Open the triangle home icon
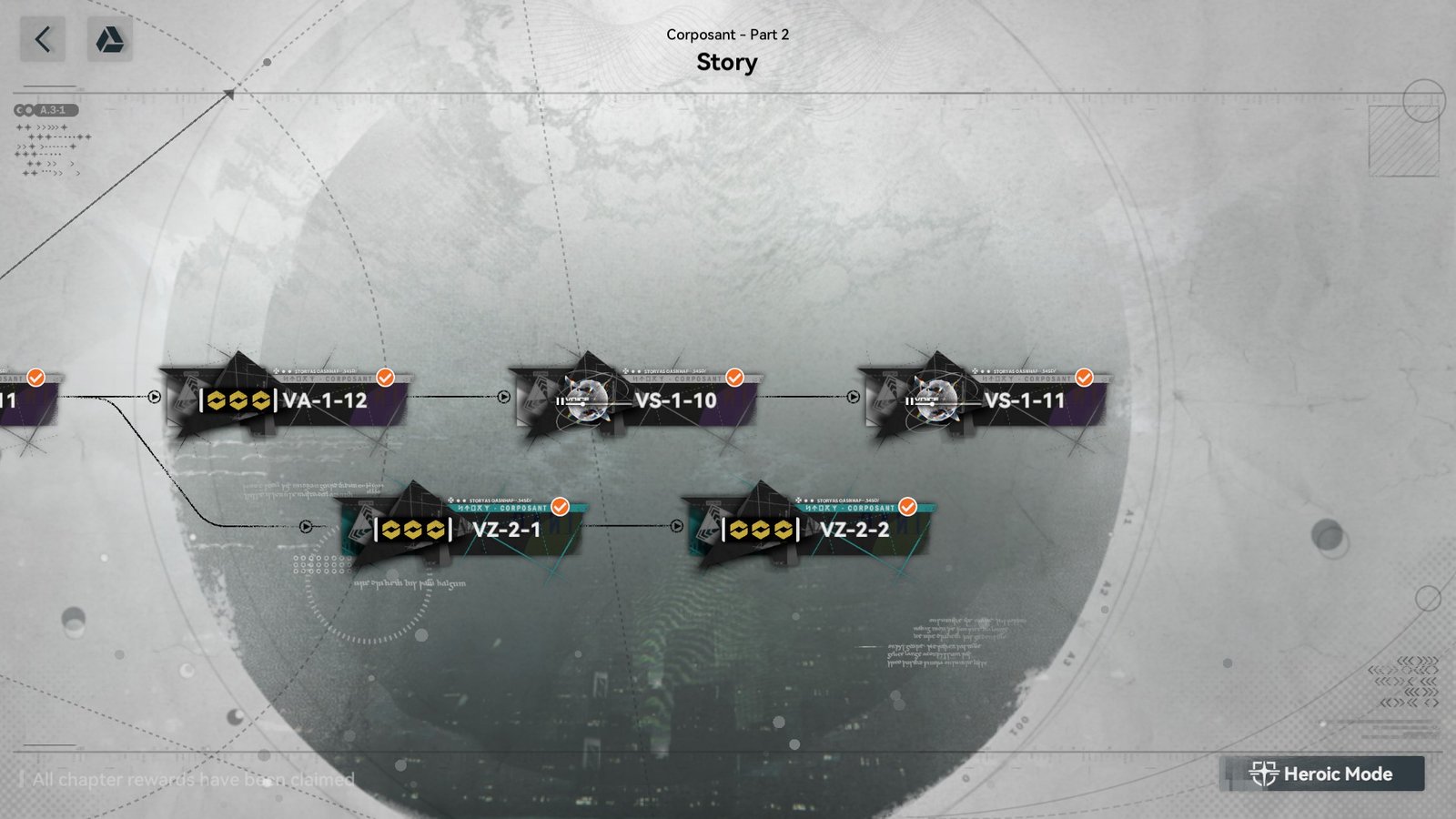Viewport: 1456px width, 819px height. click(x=110, y=40)
